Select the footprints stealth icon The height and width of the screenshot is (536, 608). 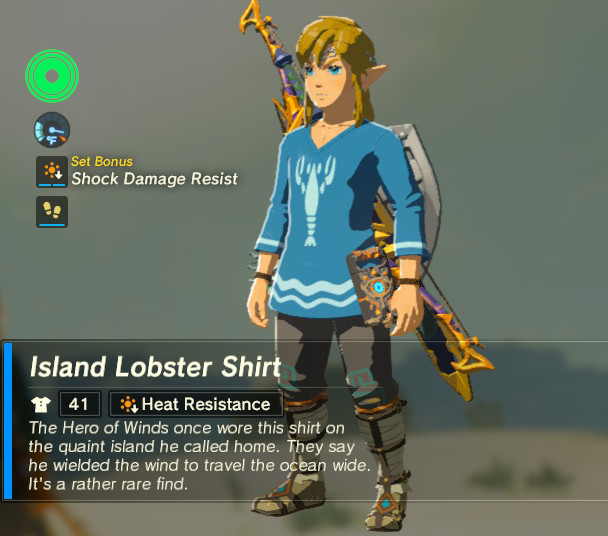pyautogui.click(x=51, y=211)
